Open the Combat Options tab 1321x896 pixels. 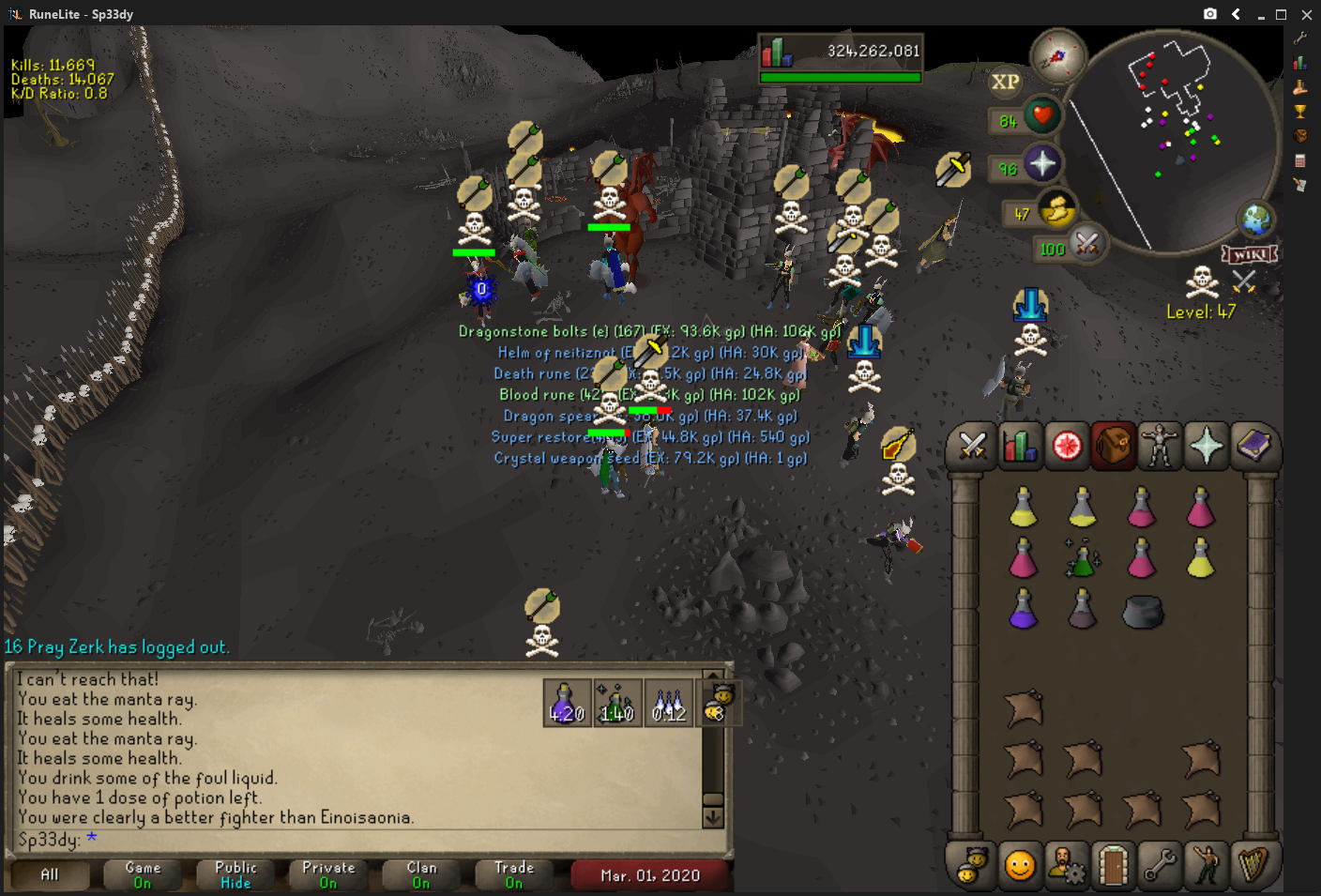(x=972, y=446)
